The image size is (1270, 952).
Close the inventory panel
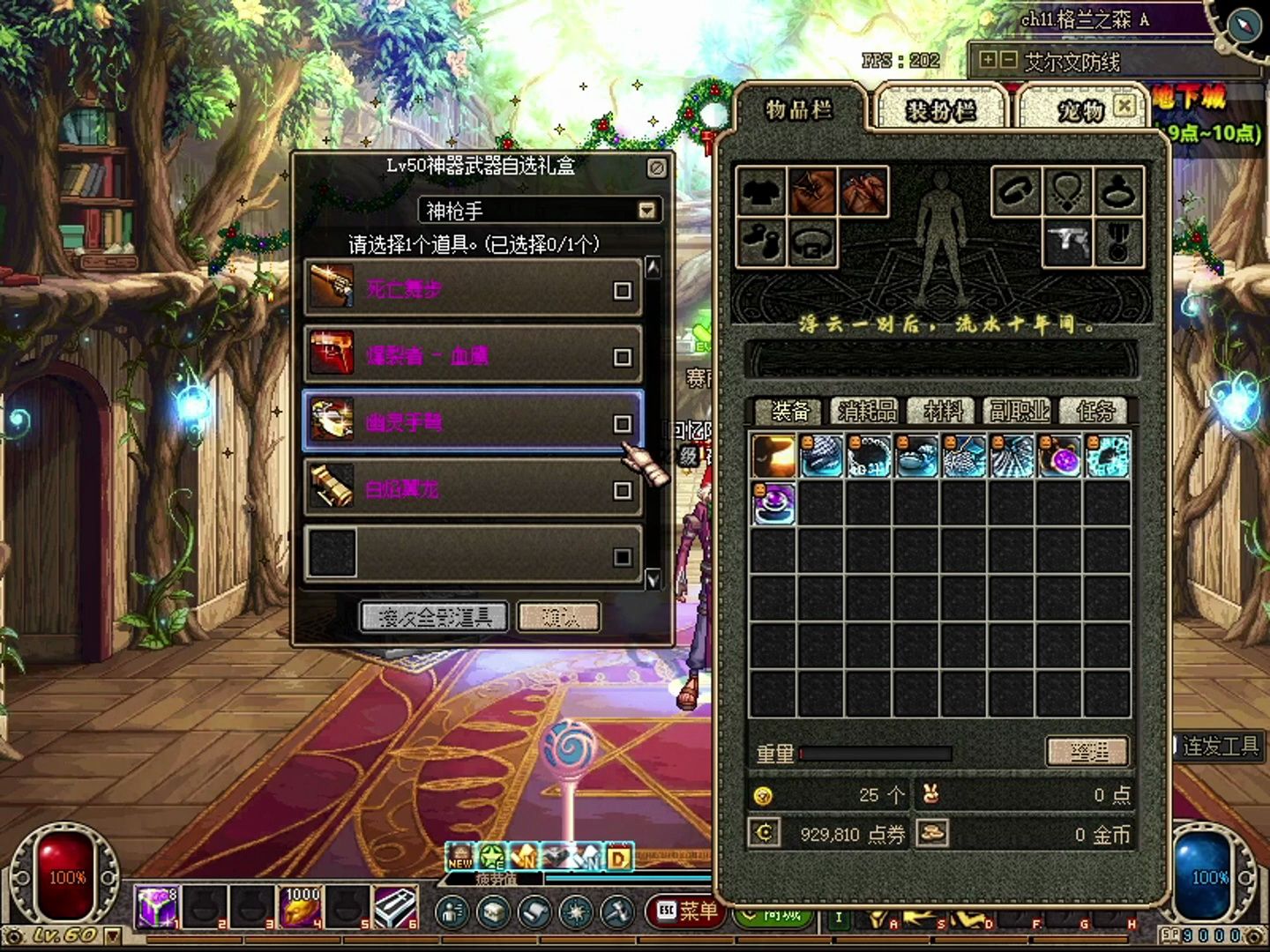[1124, 106]
